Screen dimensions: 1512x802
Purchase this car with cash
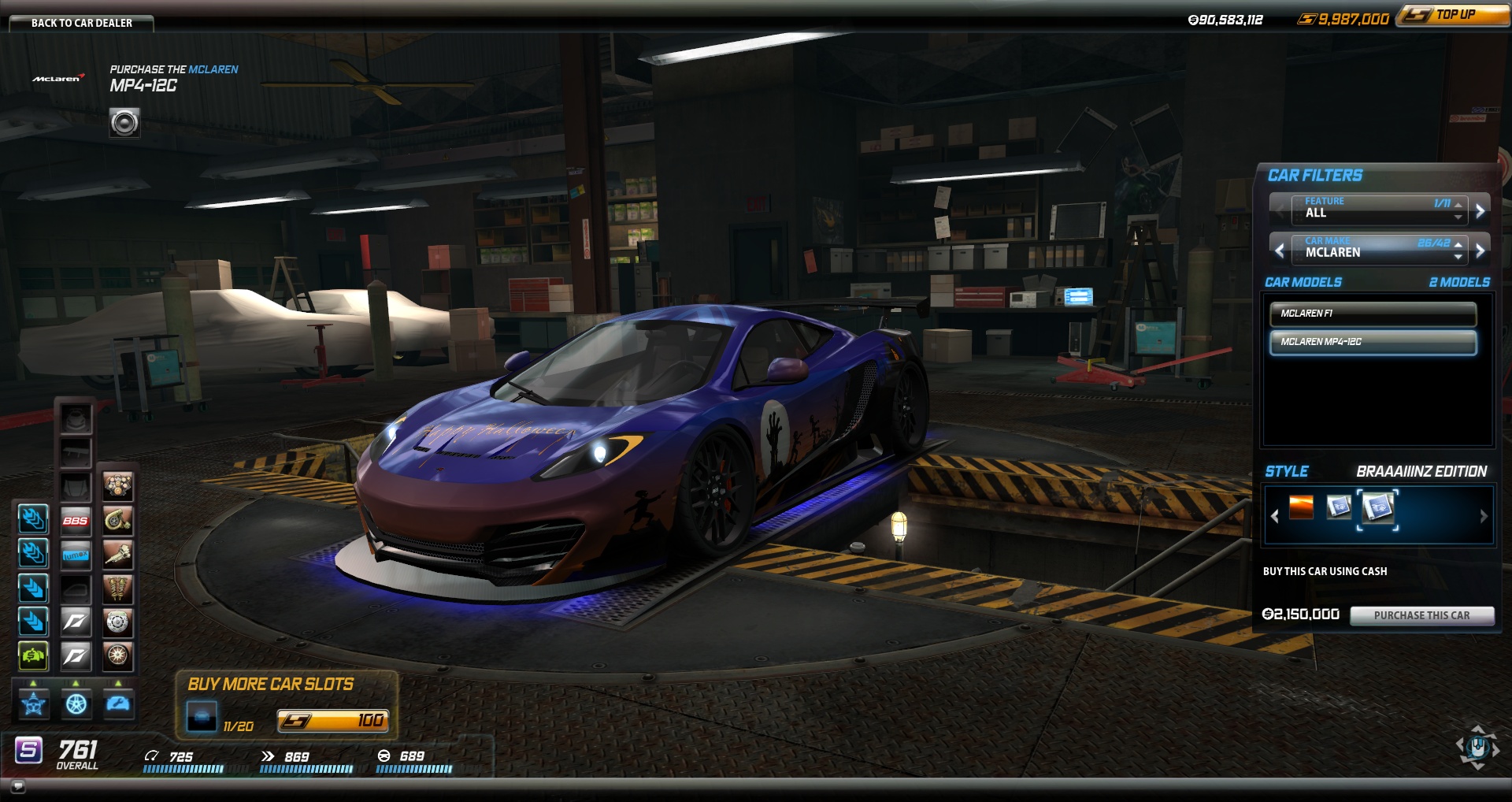coord(1421,615)
